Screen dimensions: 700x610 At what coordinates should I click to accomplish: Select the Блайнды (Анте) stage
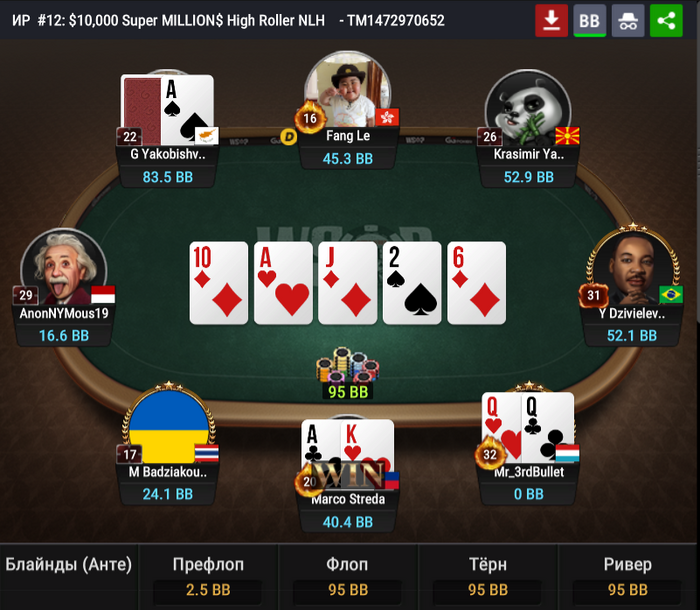(69, 565)
